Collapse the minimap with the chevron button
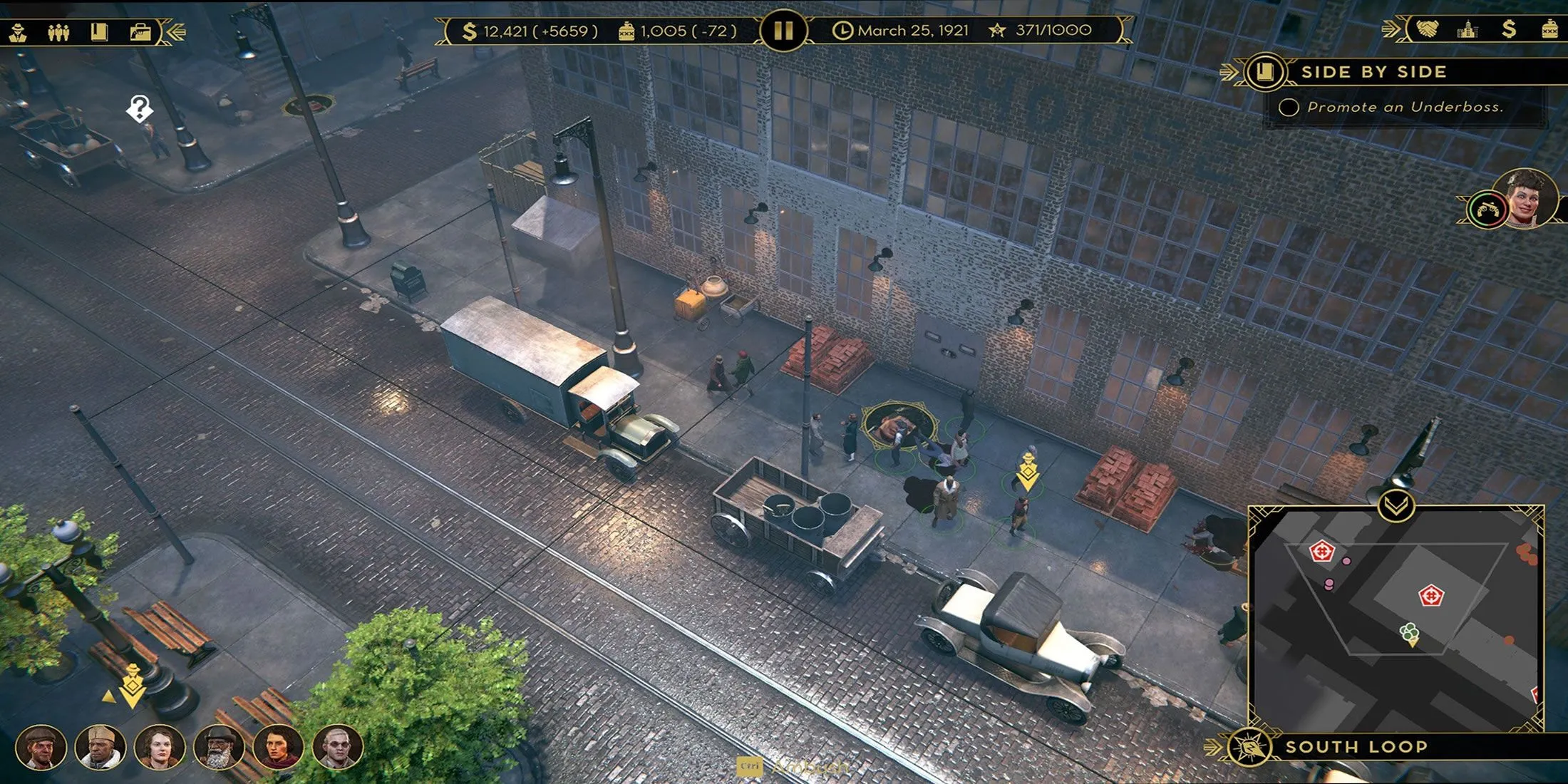The height and width of the screenshot is (784, 1568). pyautogui.click(x=1396, y=506)
